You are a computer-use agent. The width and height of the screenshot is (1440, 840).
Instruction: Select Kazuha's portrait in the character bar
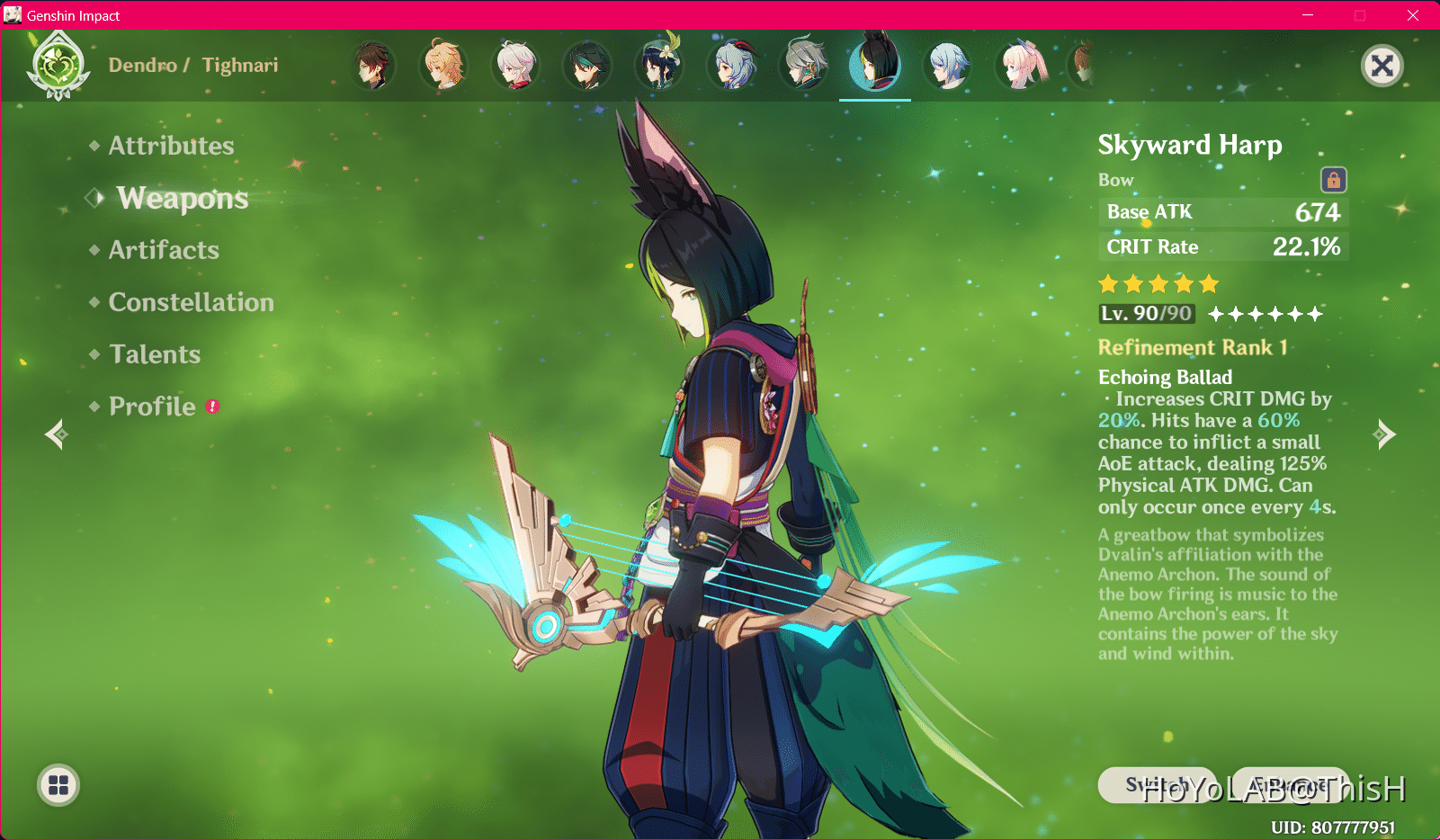click(x=515, y=65)
